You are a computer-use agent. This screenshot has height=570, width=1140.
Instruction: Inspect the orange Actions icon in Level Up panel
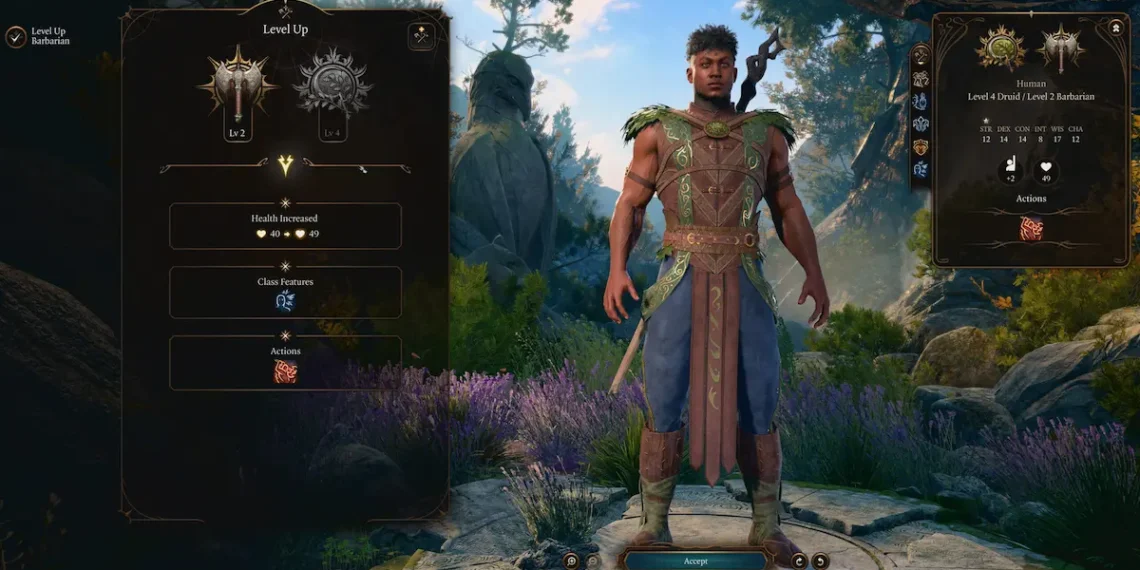tap(285, 371)
